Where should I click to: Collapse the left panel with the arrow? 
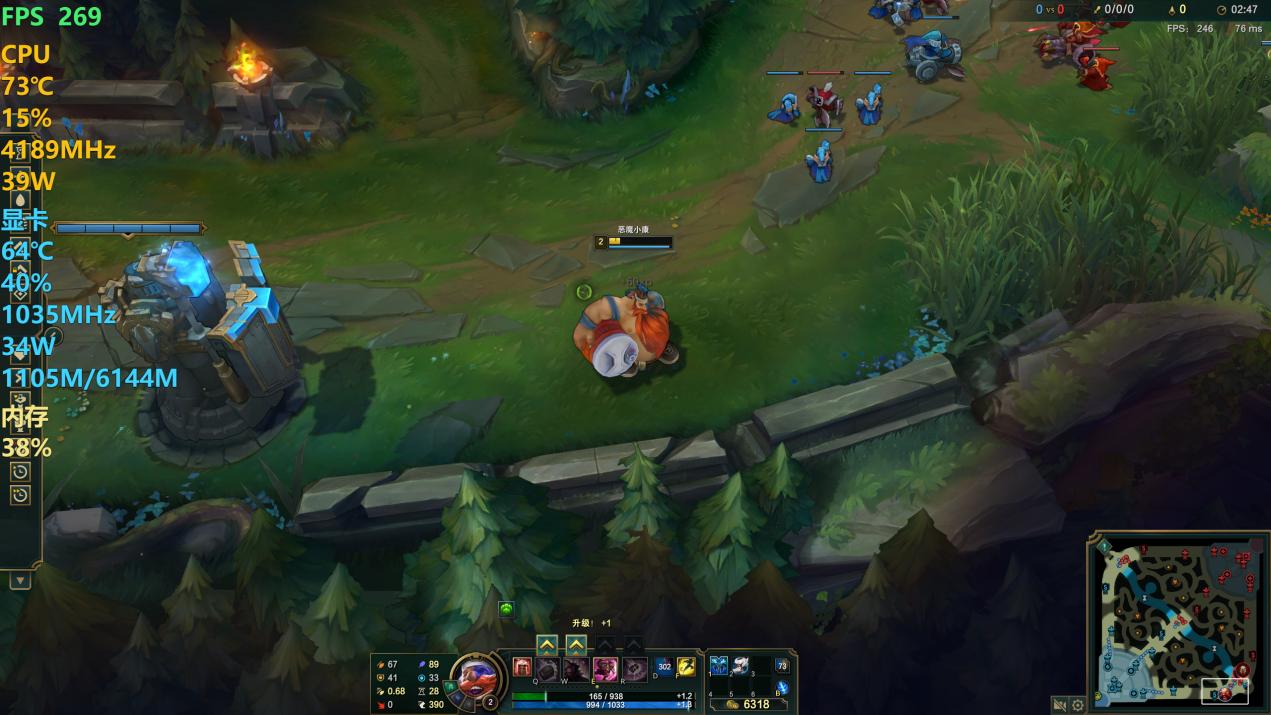pyautogui.click(x=20, y=580)
